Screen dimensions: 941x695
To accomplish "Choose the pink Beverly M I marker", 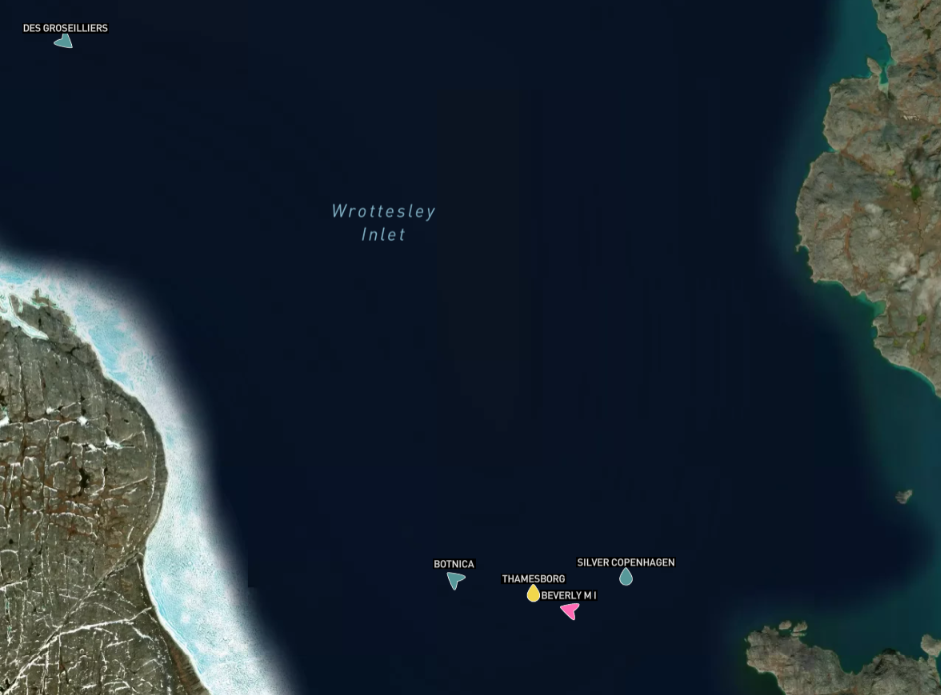I will pos(570,610).
